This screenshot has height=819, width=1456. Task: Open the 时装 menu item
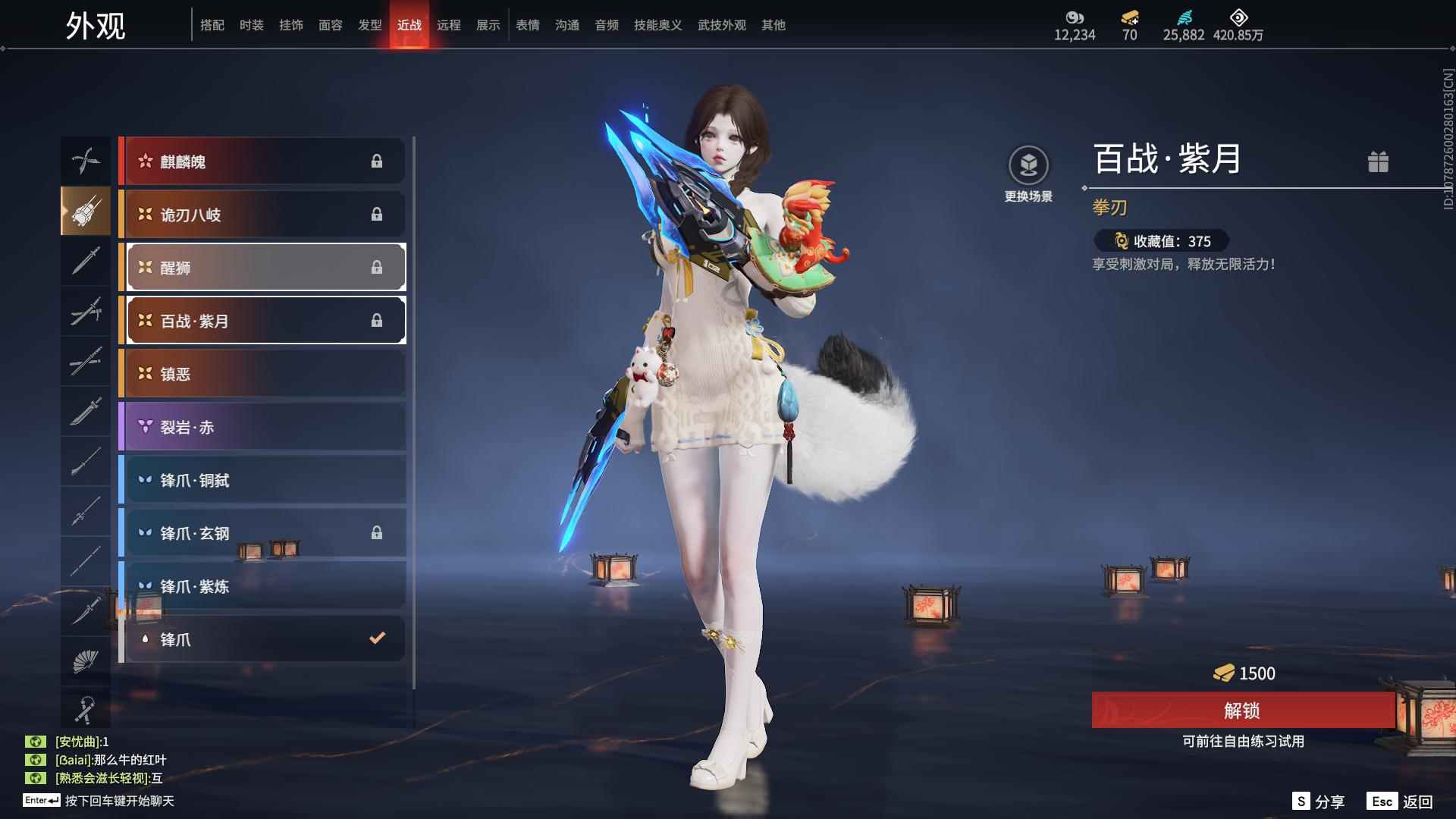(252, 24)
